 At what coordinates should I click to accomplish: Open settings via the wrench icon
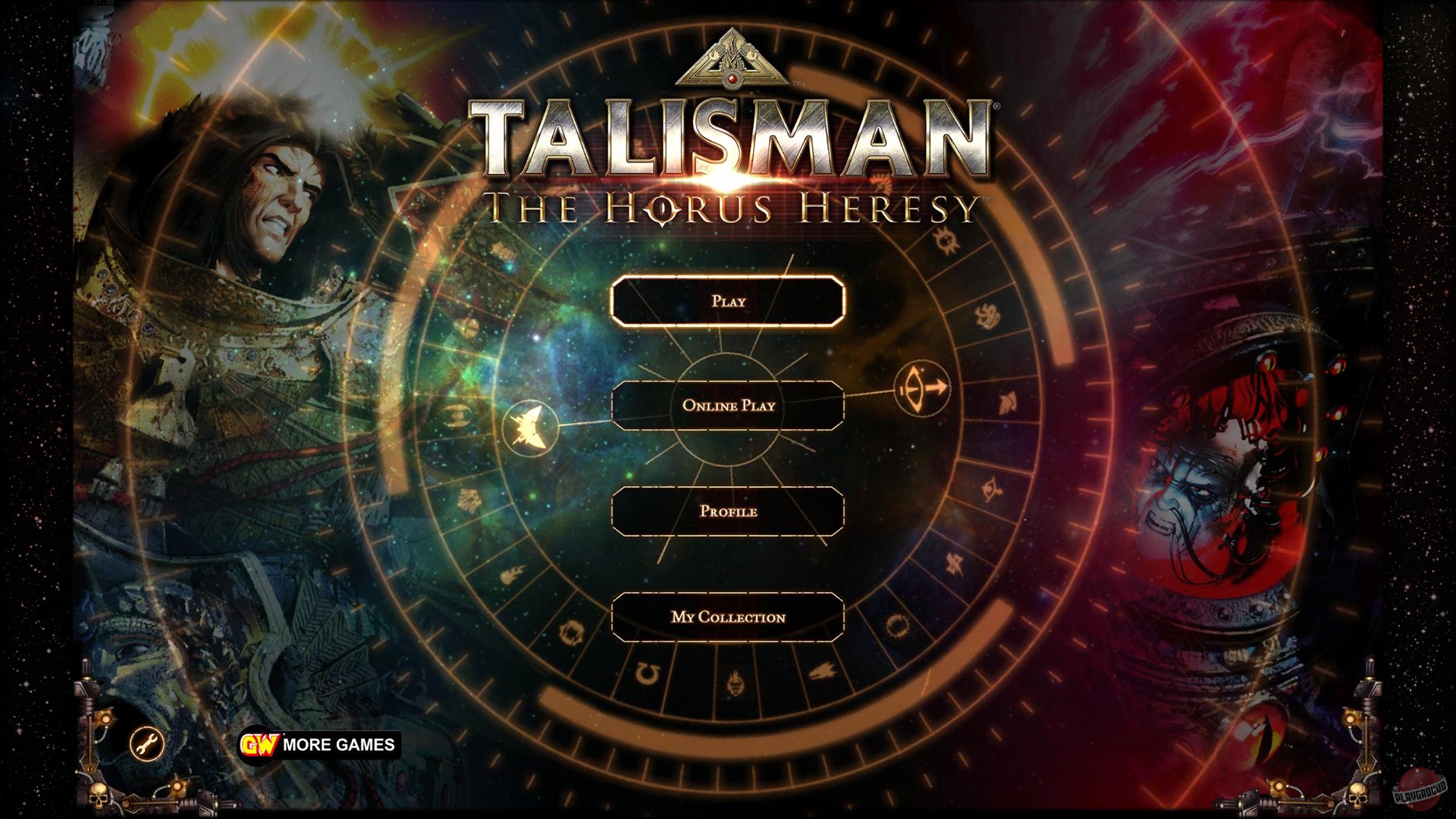tap(146, 745)
